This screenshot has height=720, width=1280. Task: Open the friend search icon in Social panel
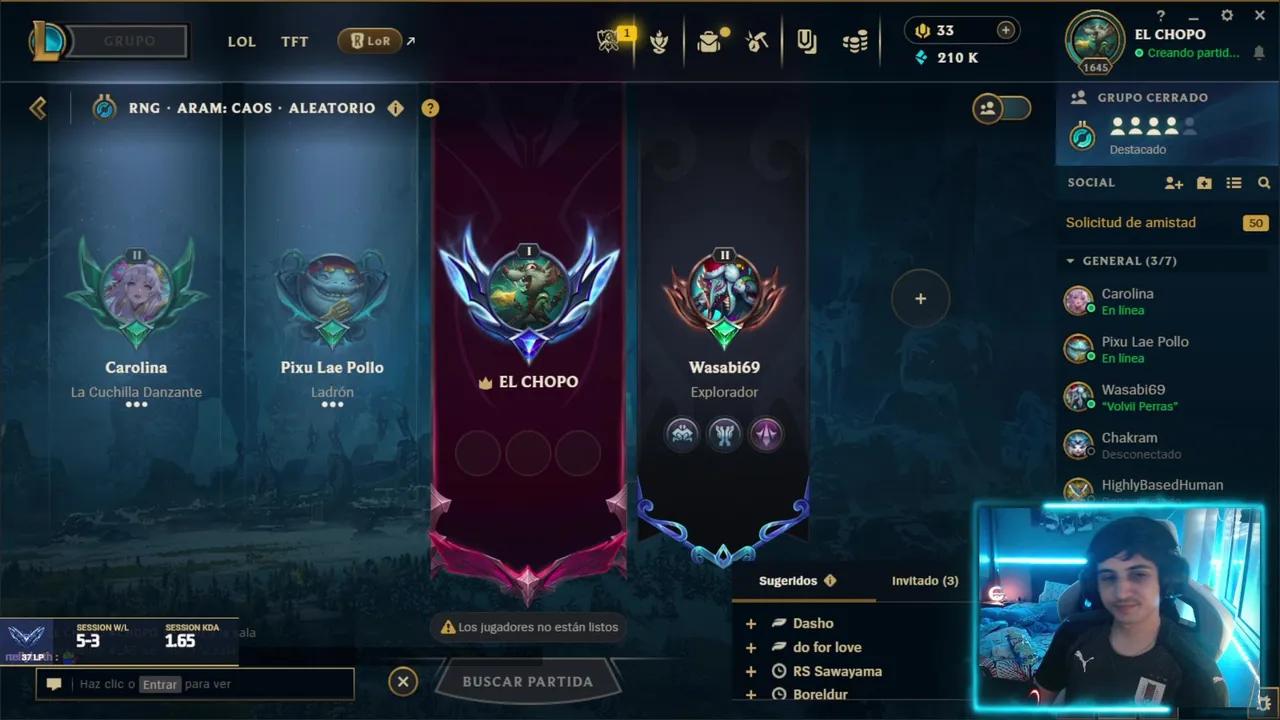tap(1264, 183)
